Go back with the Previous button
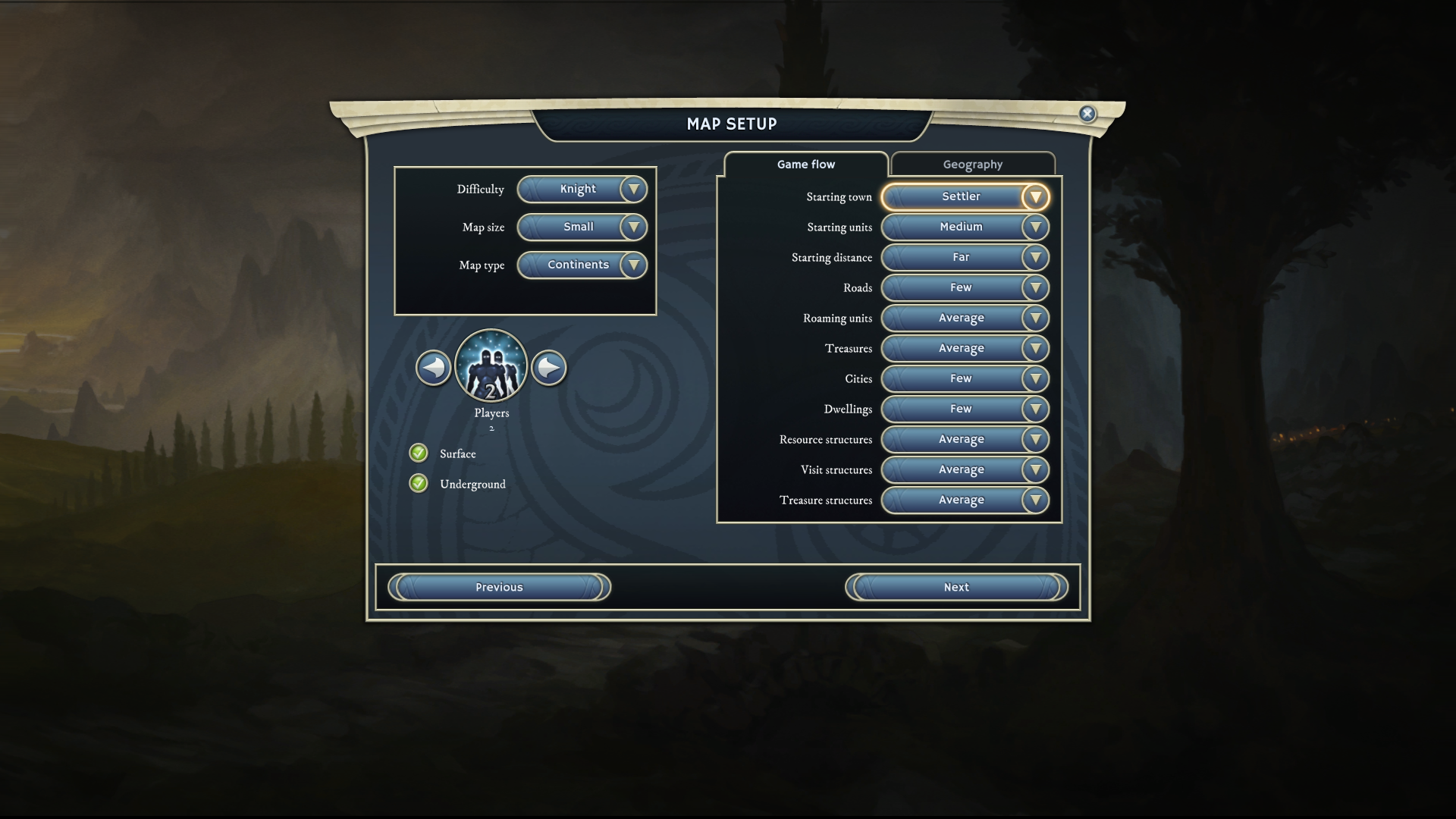Viewport: 1456px width, 819px height. [499, 588]
